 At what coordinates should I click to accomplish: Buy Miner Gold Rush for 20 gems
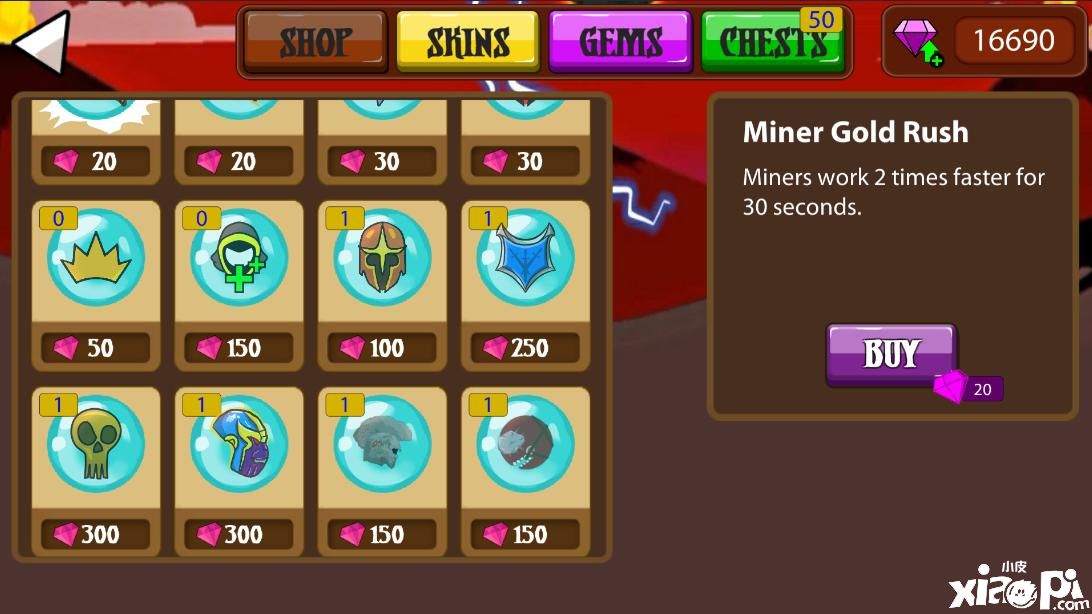pos(891,354)
